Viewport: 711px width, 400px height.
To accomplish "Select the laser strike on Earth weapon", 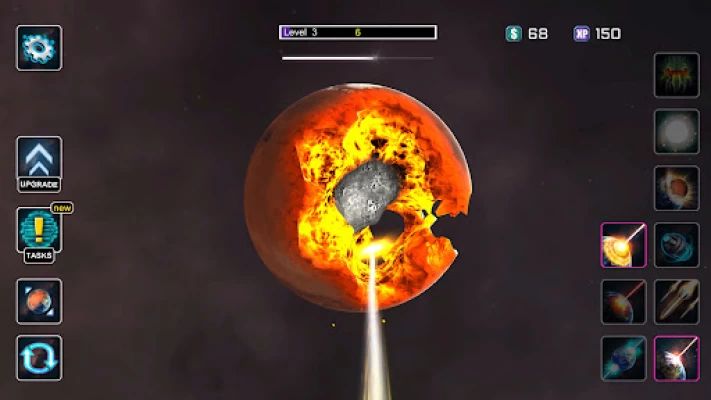I will [x=676, y=358].
